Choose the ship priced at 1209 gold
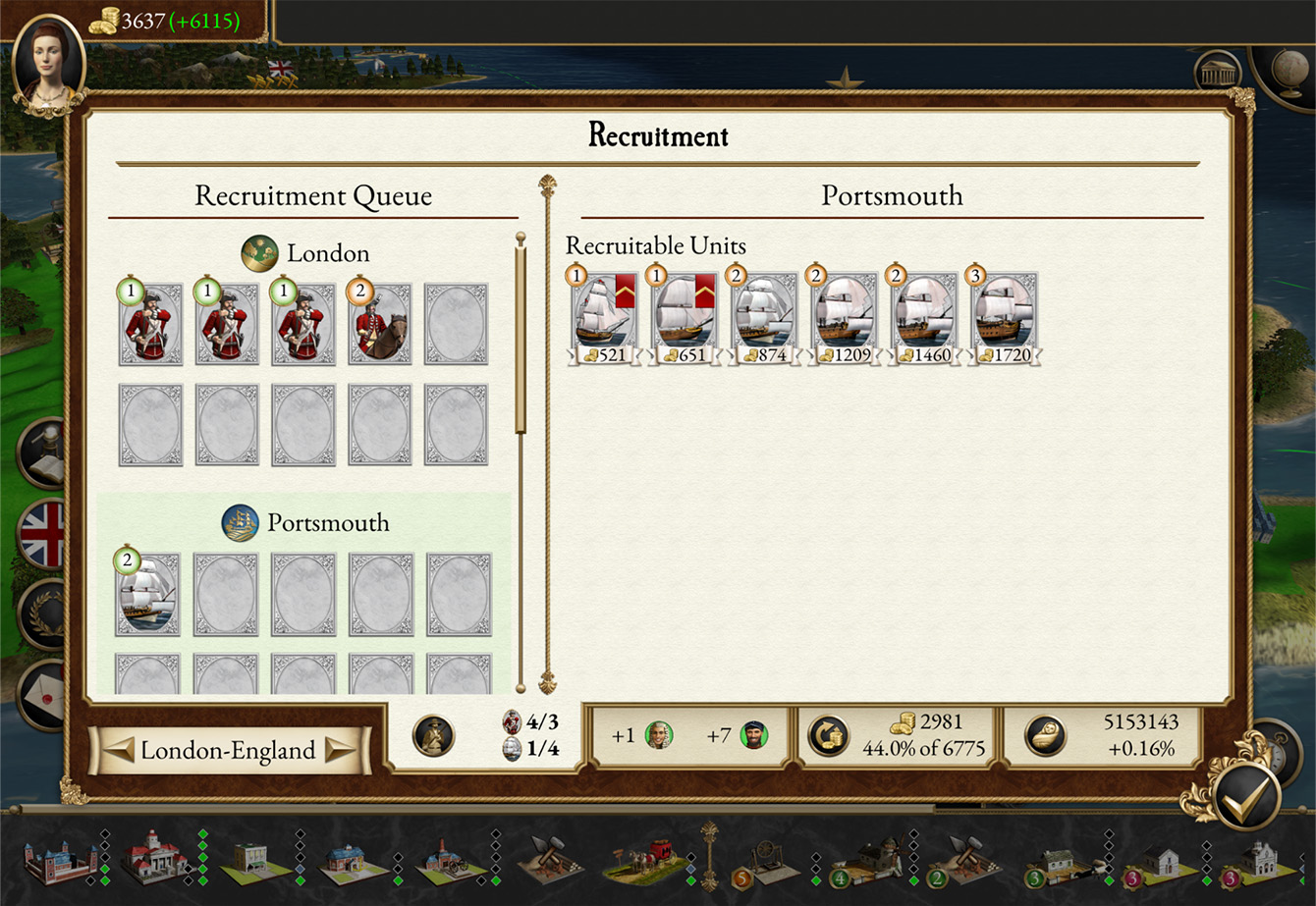 coord(844,318)
